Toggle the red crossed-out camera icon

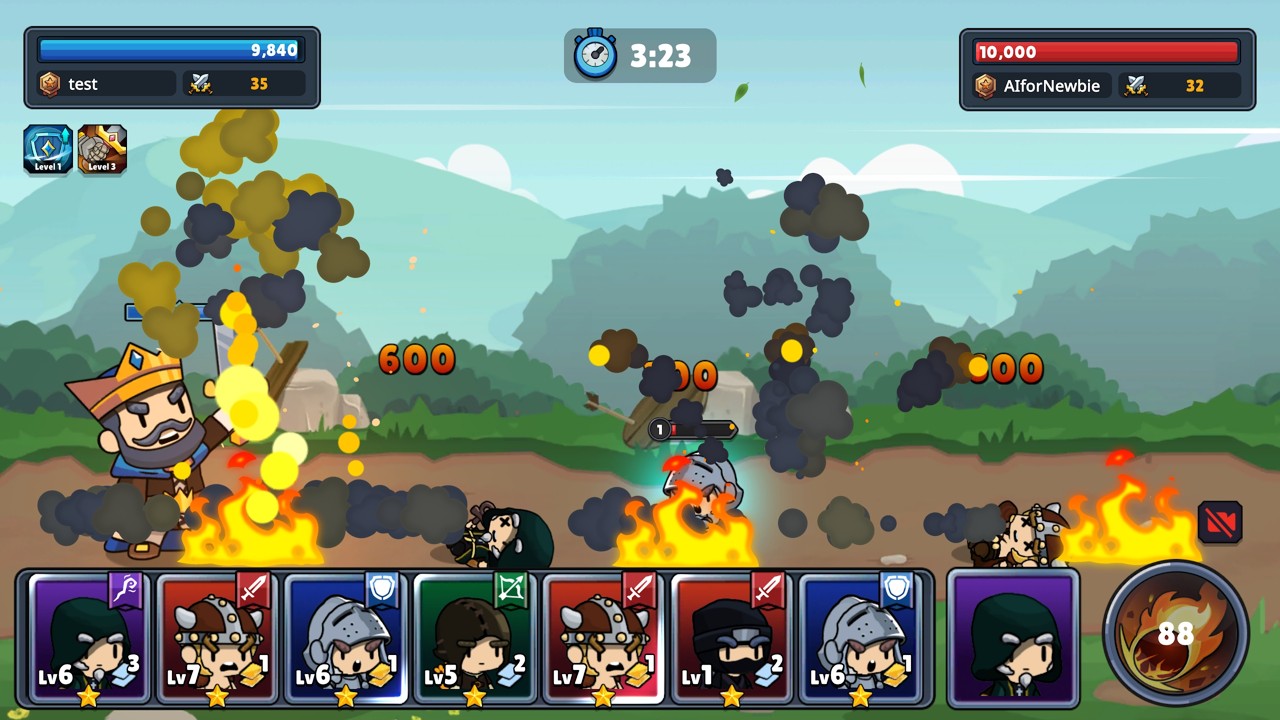point(1220,522)
